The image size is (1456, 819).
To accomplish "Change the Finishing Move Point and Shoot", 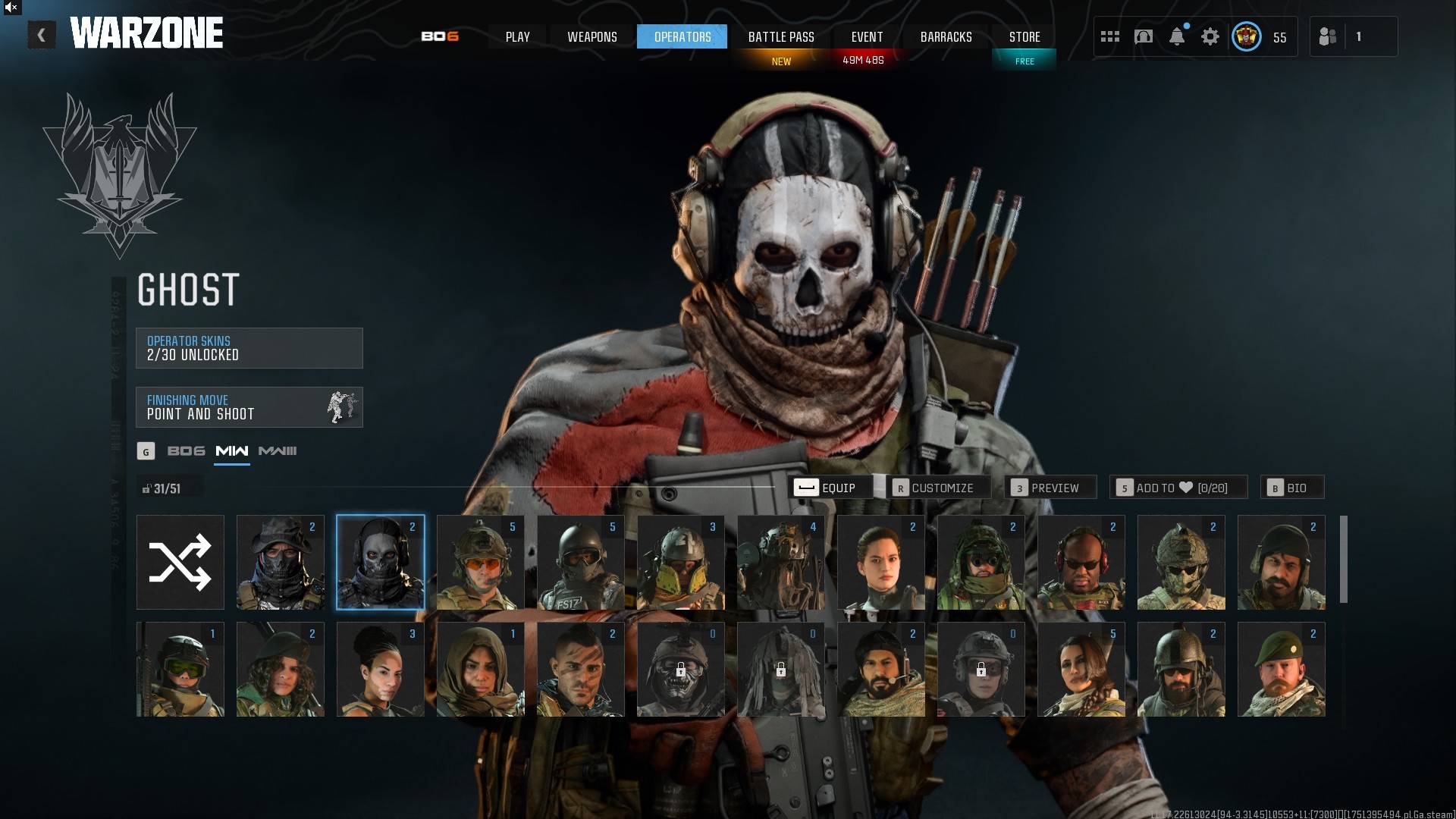I will click(249, 407).
